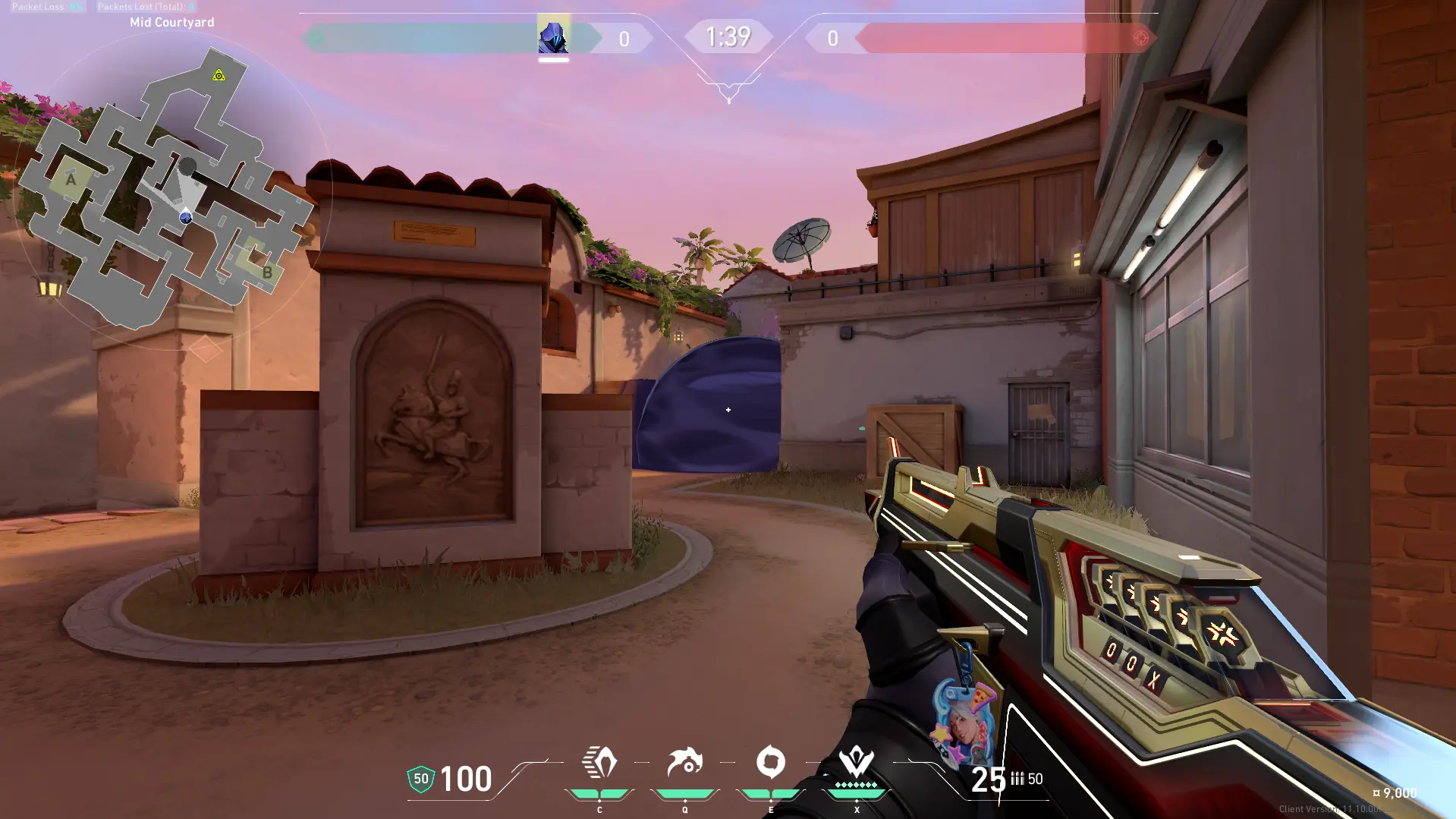Viewport: 1456px width, 819px height.
Task: Activate the From the Shadows ultimate icon
Action: tap(857, 762)
